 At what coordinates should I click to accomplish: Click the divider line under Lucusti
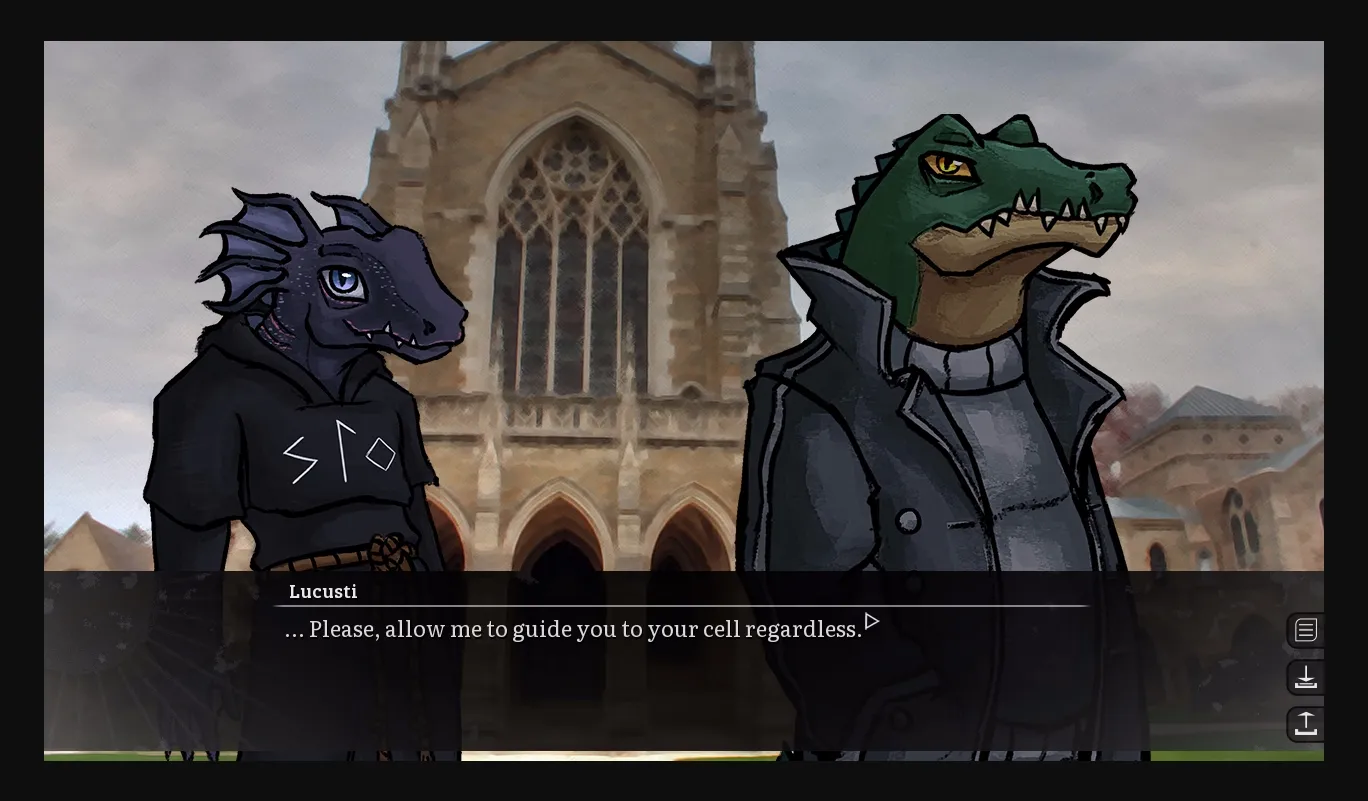point(684,606)
